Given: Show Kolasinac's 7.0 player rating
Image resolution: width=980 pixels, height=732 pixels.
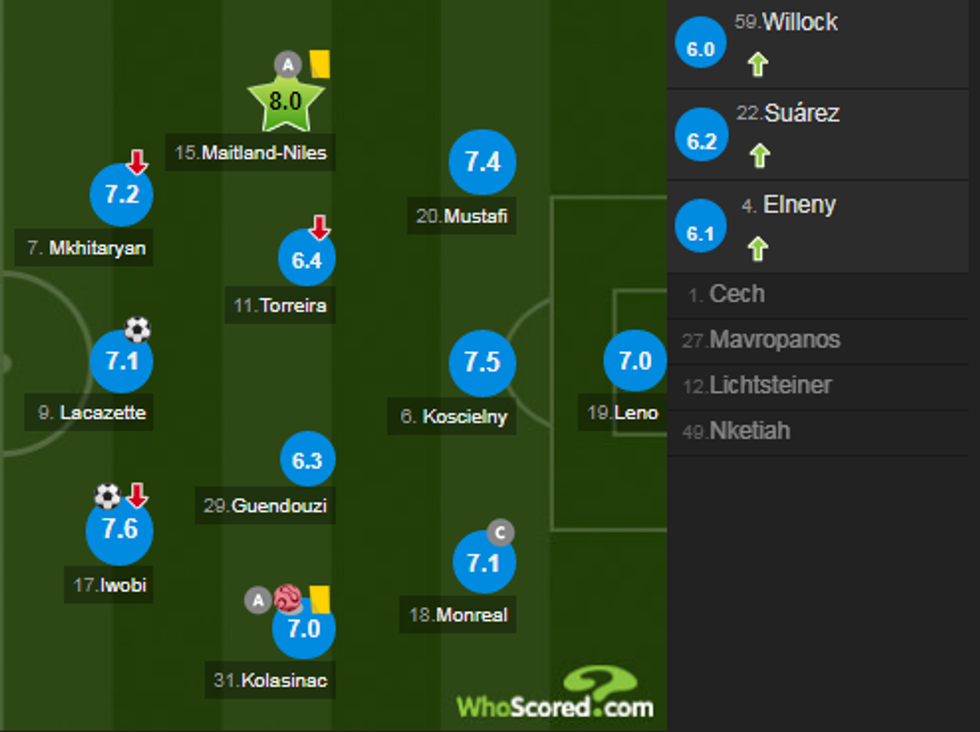Looking at the screenshot, I should click(x=304, y=629).
